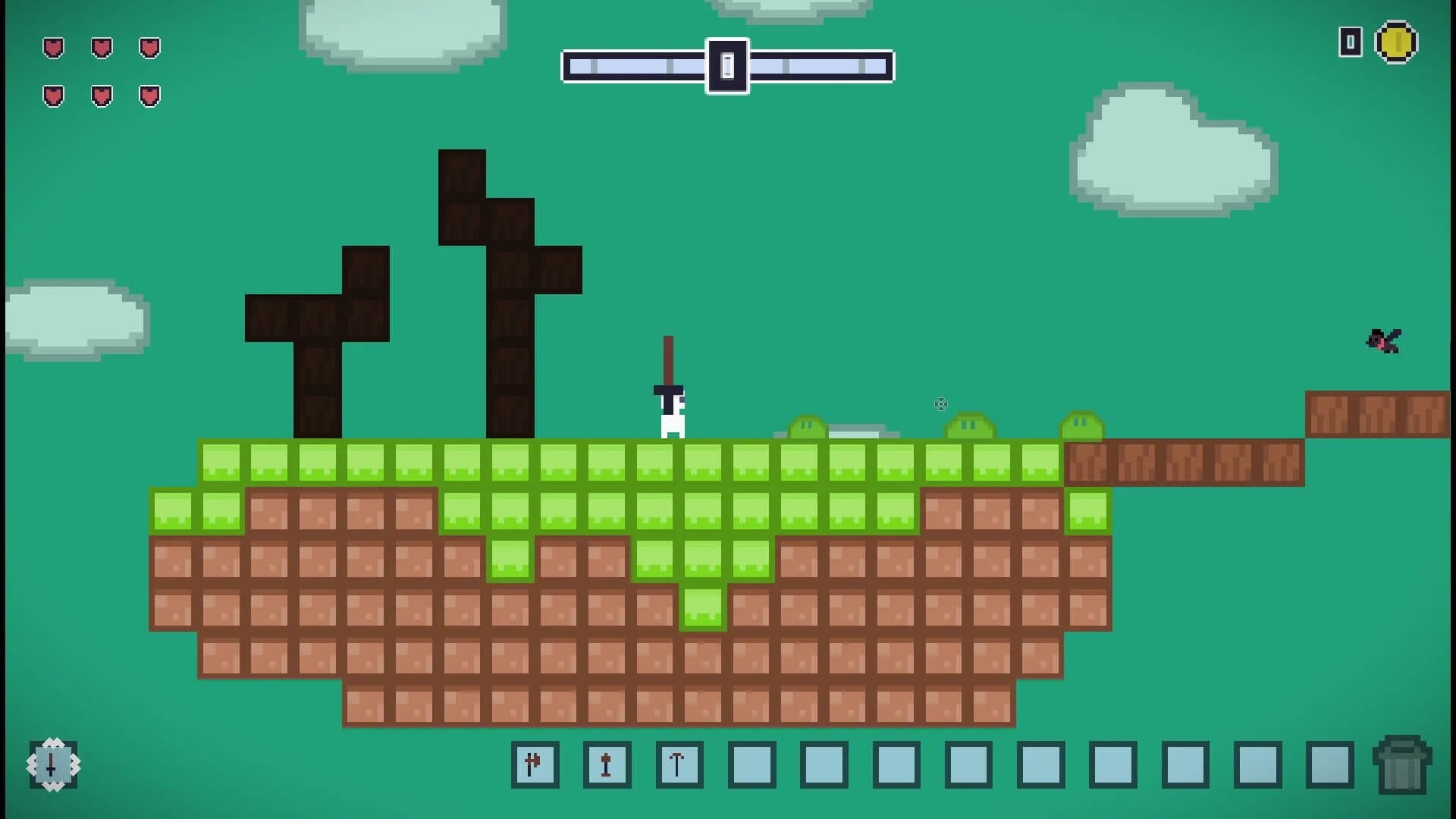The height and width of the screenshot is (819, 1456).
Task: Click the gold coin counter icon
Action: (x=1398, y=43)
